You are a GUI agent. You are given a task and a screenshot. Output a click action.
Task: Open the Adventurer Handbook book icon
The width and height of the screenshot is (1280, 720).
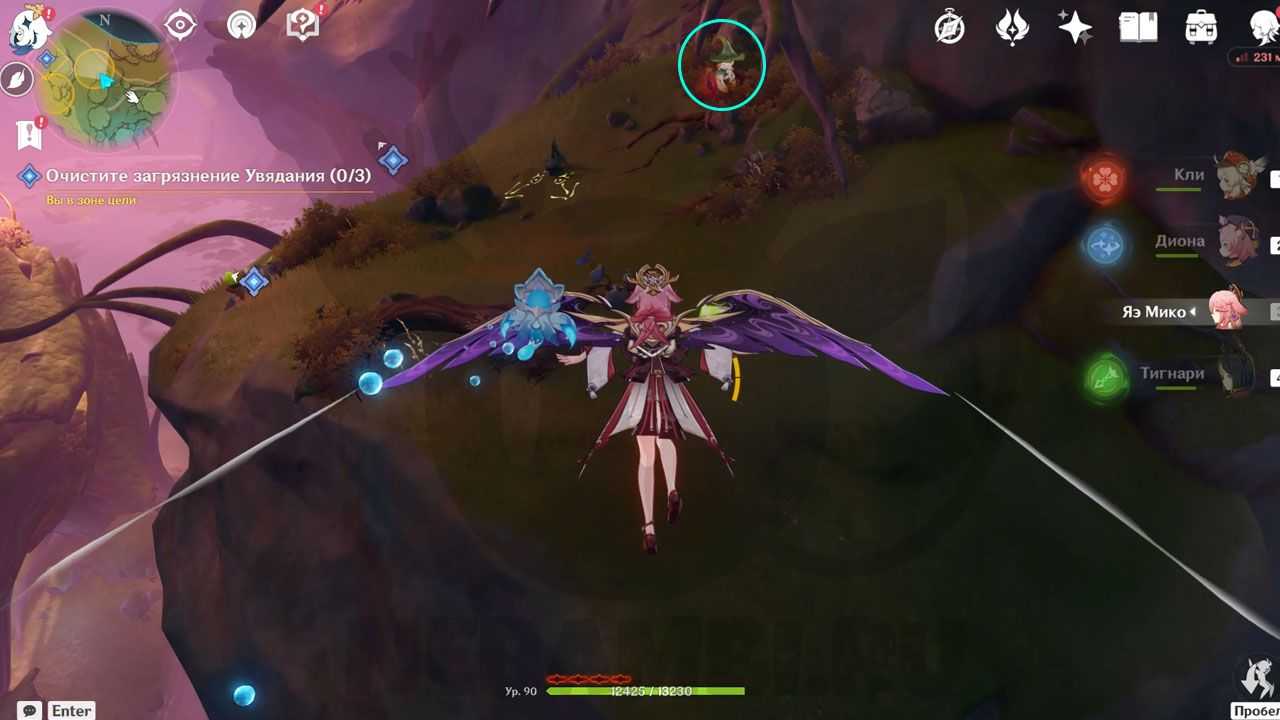click(x=1138, y=28)
